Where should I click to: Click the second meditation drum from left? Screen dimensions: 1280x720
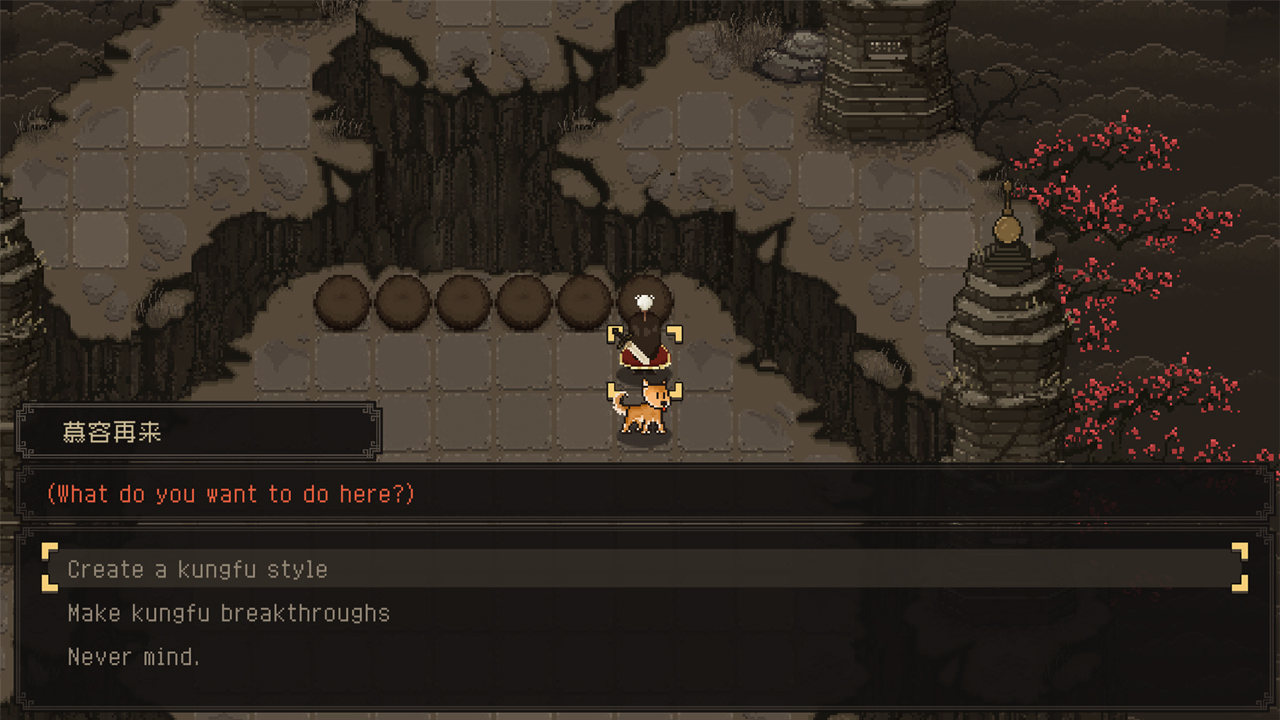[404, 300]
